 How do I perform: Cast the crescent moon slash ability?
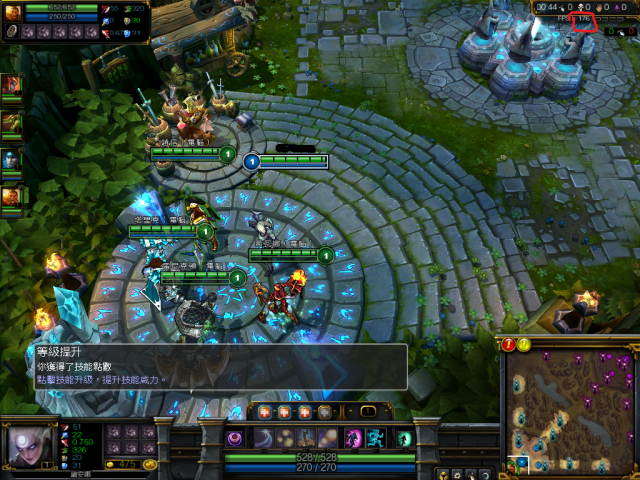(x=263, y=438)
